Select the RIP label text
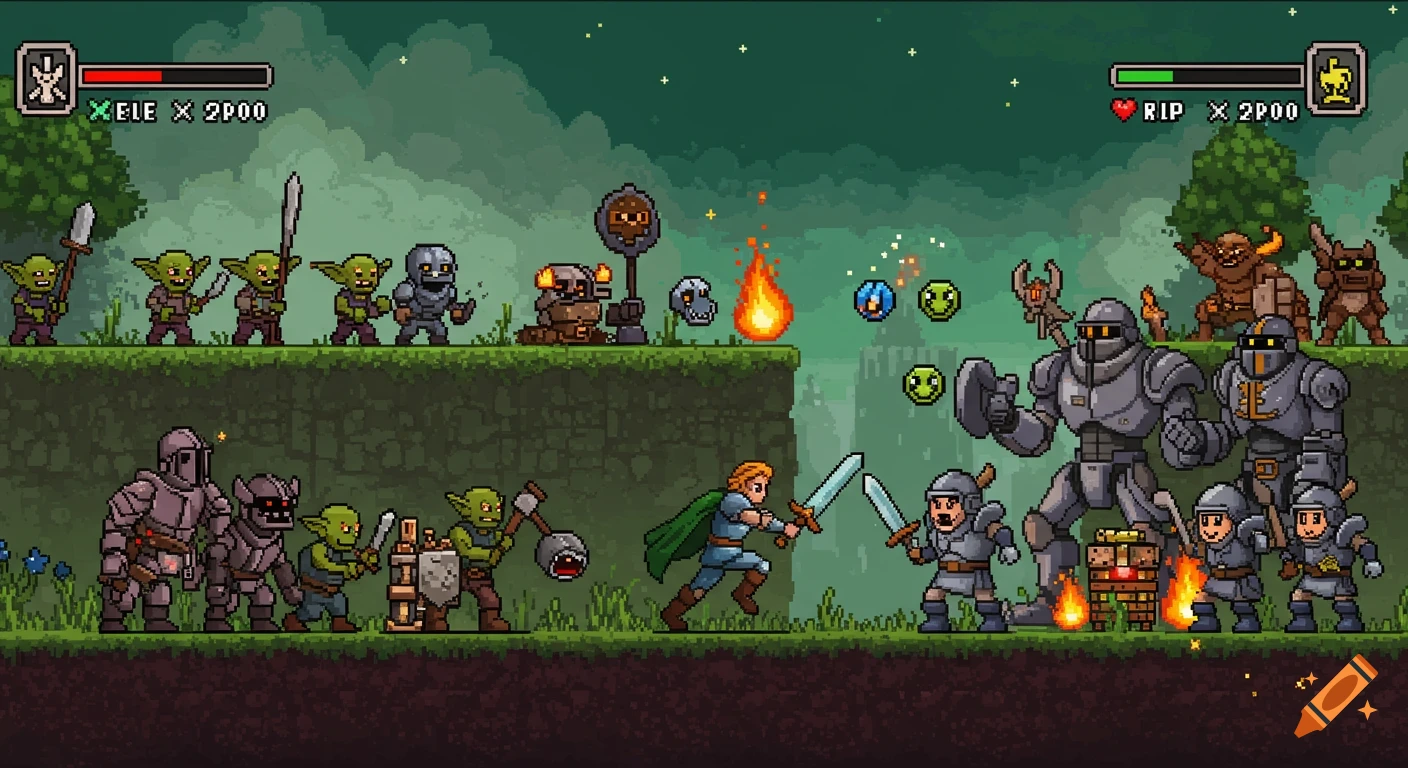 click(x=1165, y=111)
